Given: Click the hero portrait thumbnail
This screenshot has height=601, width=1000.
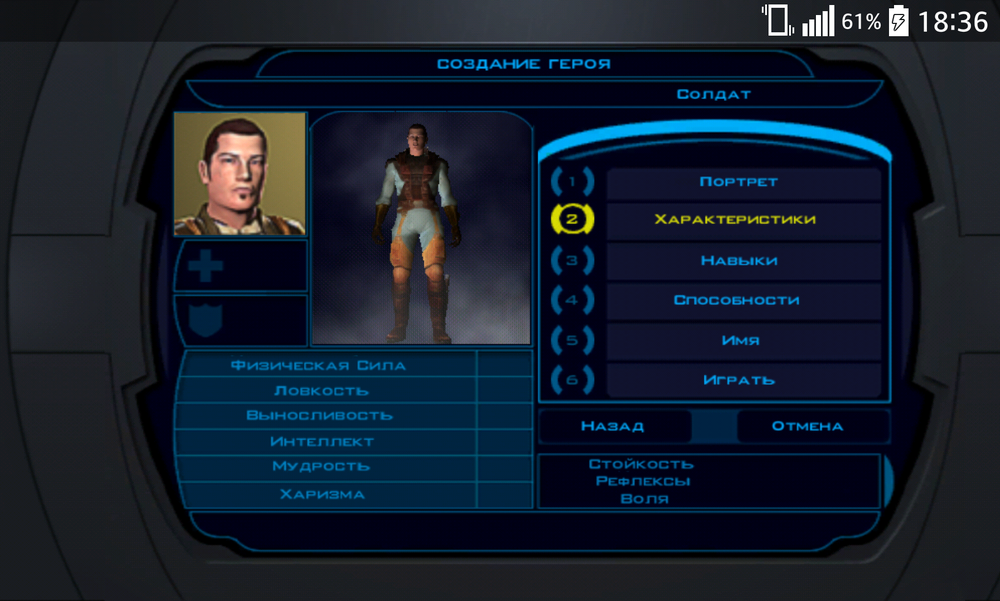Looking at the screenshot, I should point(240,174).
